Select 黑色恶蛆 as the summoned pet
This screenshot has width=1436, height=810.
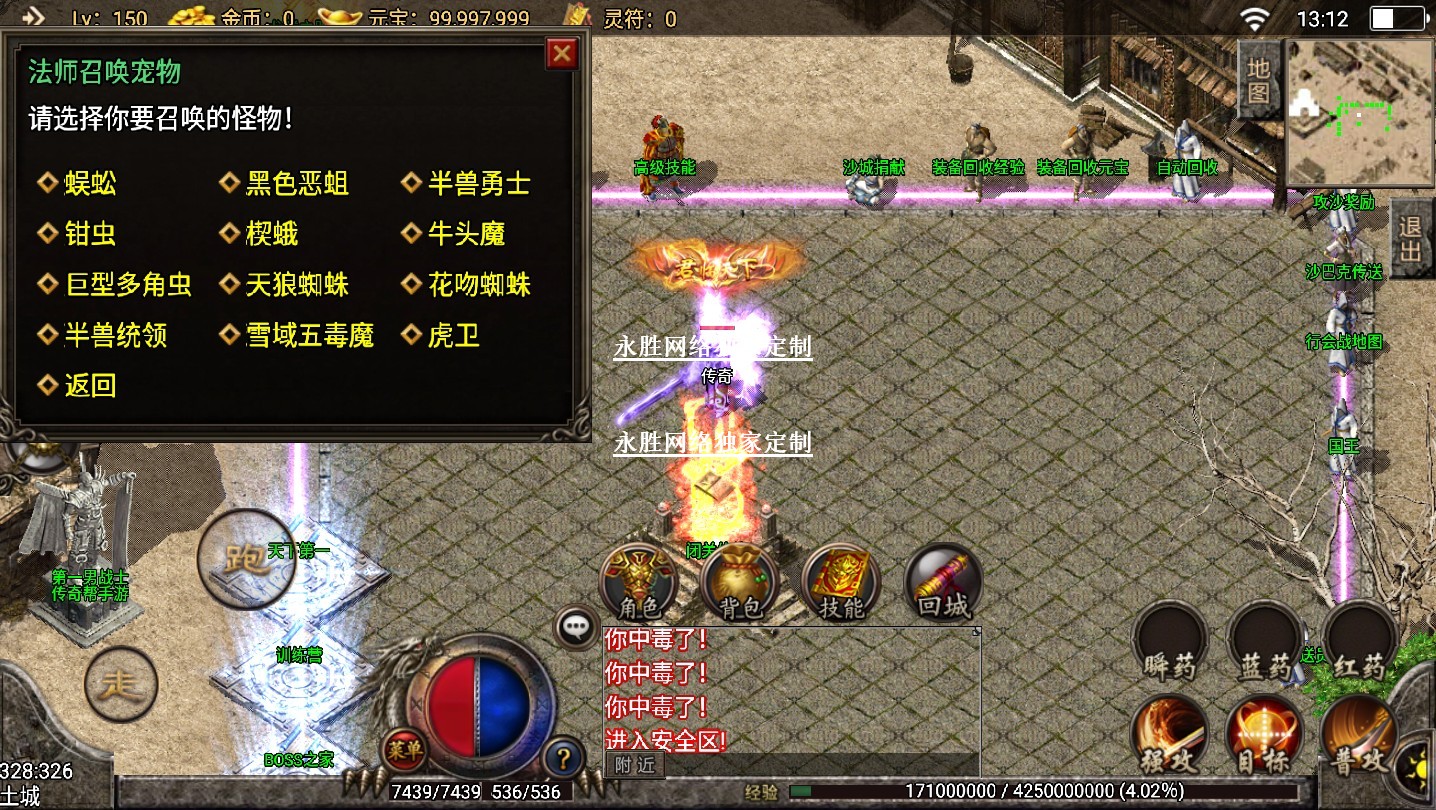coord(296,184)
